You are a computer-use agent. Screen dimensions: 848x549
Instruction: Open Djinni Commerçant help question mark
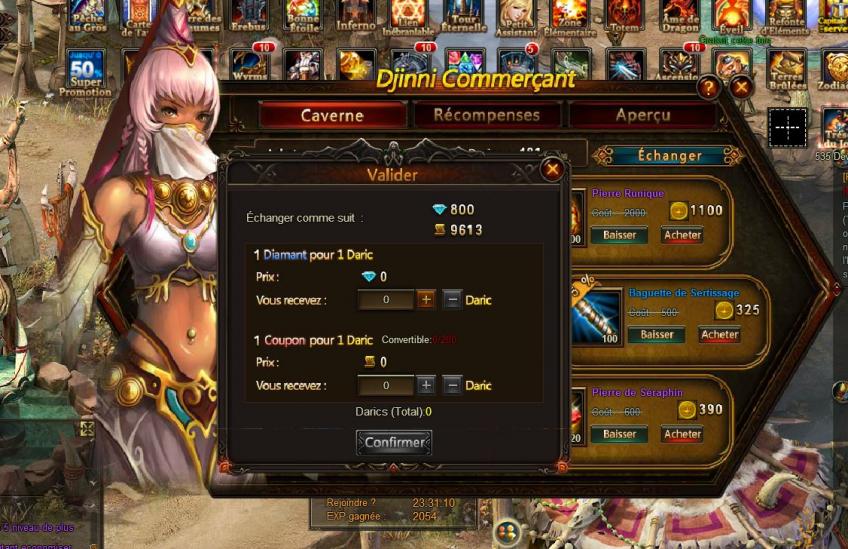(x=709, y=88)
